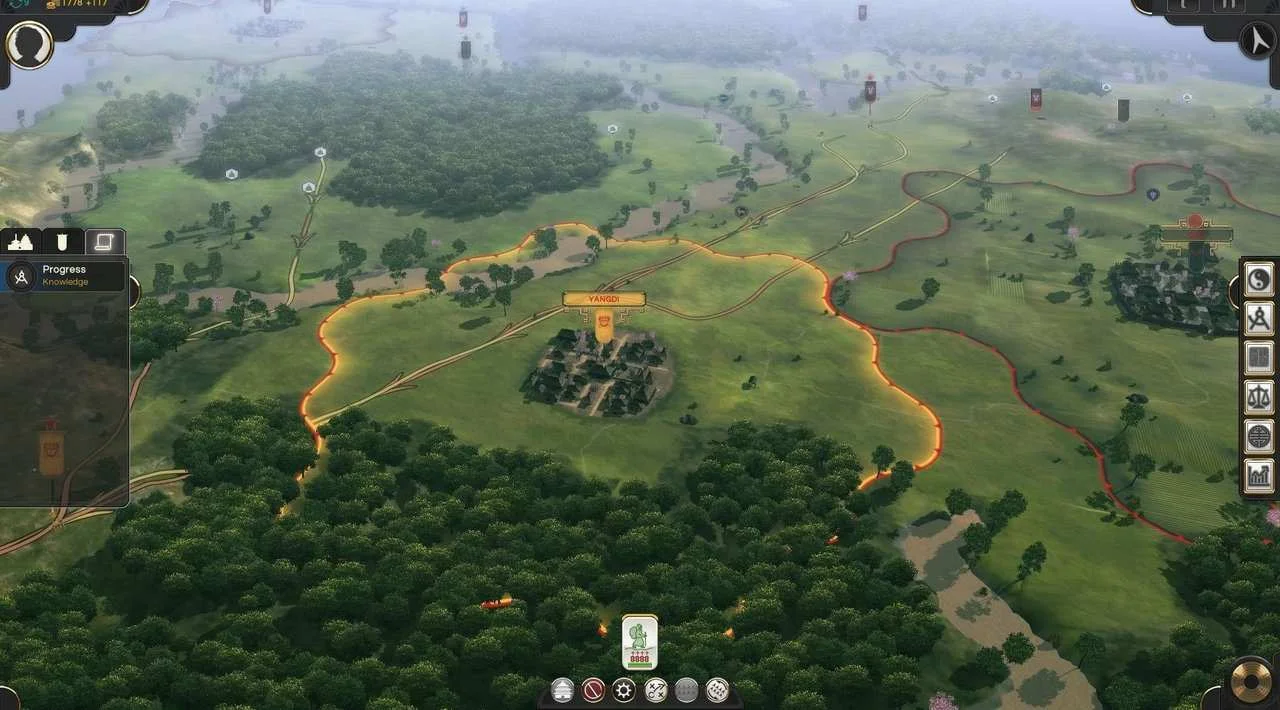Screen dimensions: 1280x710
Task: Open the compass technology panel
Action: click(1258, 319)
